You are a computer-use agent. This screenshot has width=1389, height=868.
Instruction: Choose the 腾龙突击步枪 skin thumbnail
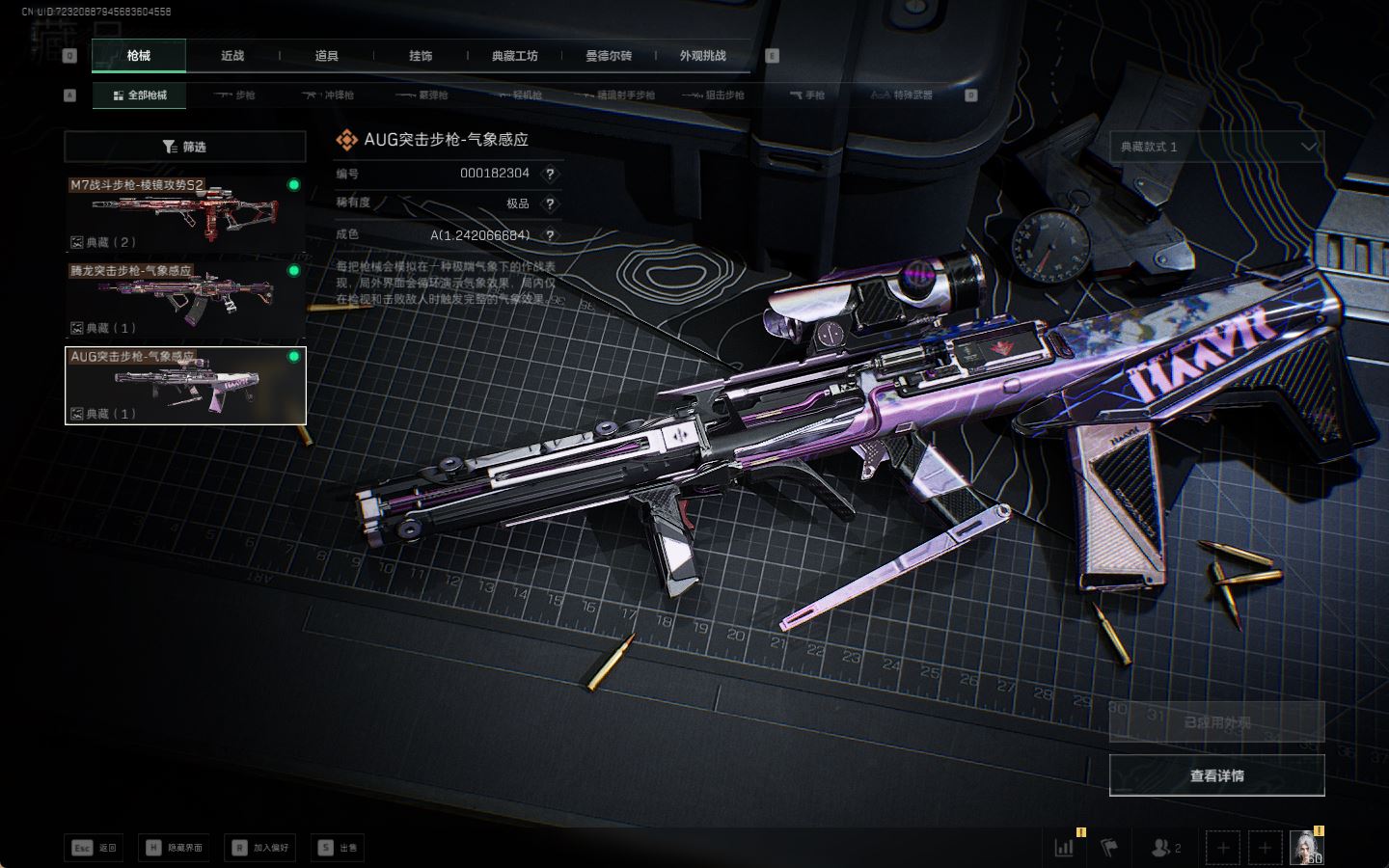point(185,300)
